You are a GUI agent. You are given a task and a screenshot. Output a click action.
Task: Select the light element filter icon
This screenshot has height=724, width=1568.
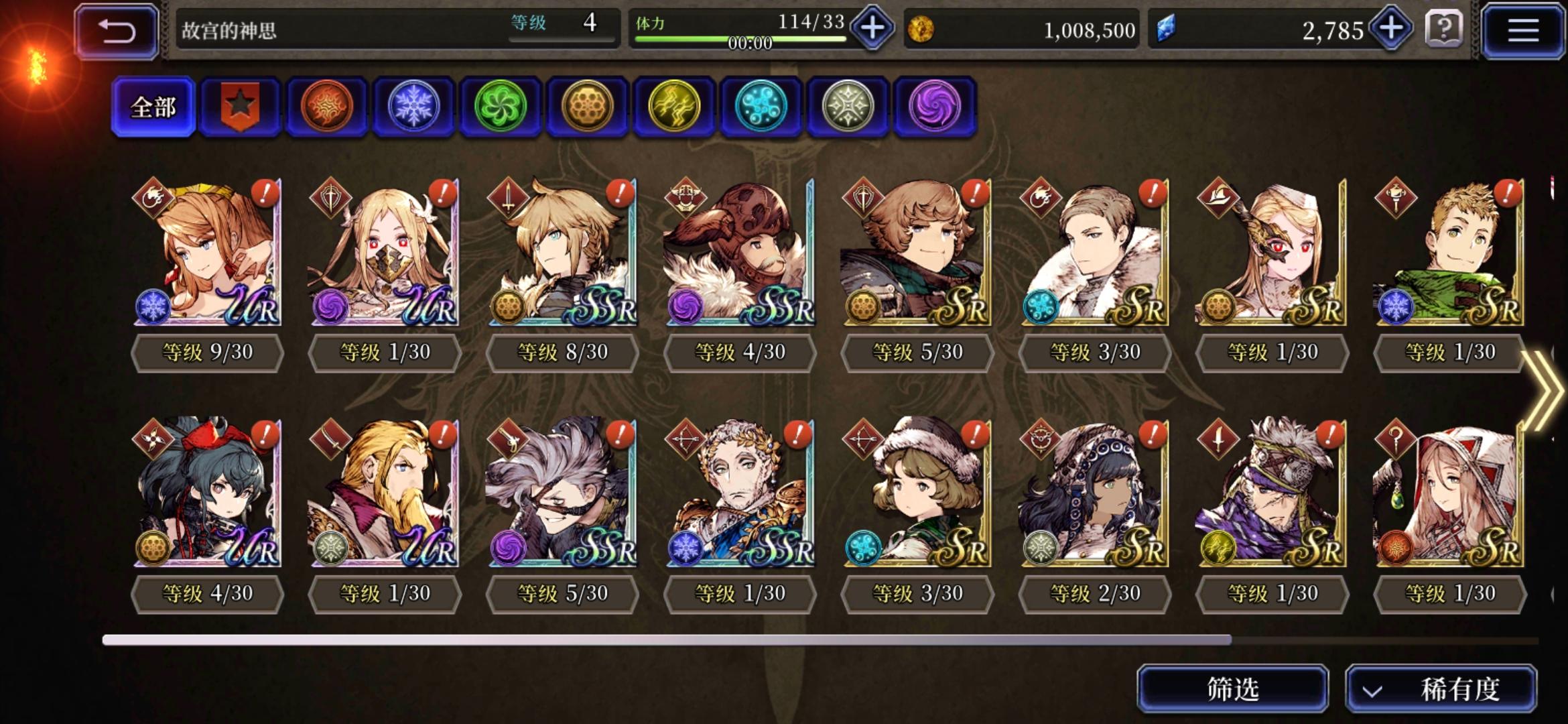tap(847, 106)
